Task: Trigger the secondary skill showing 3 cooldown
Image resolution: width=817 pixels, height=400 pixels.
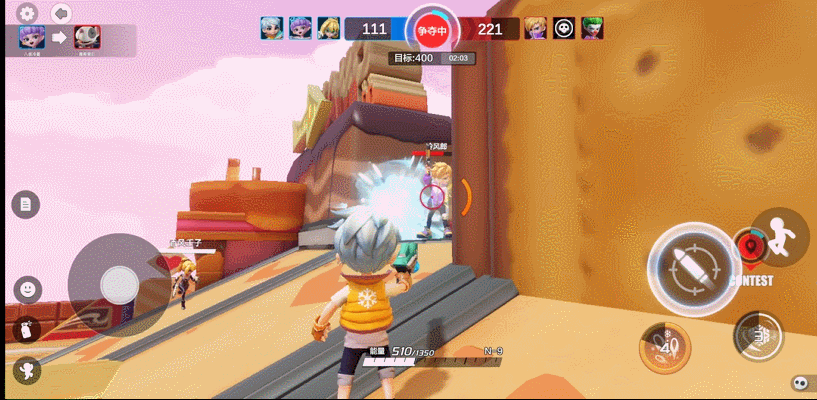Action: point(757,335)
